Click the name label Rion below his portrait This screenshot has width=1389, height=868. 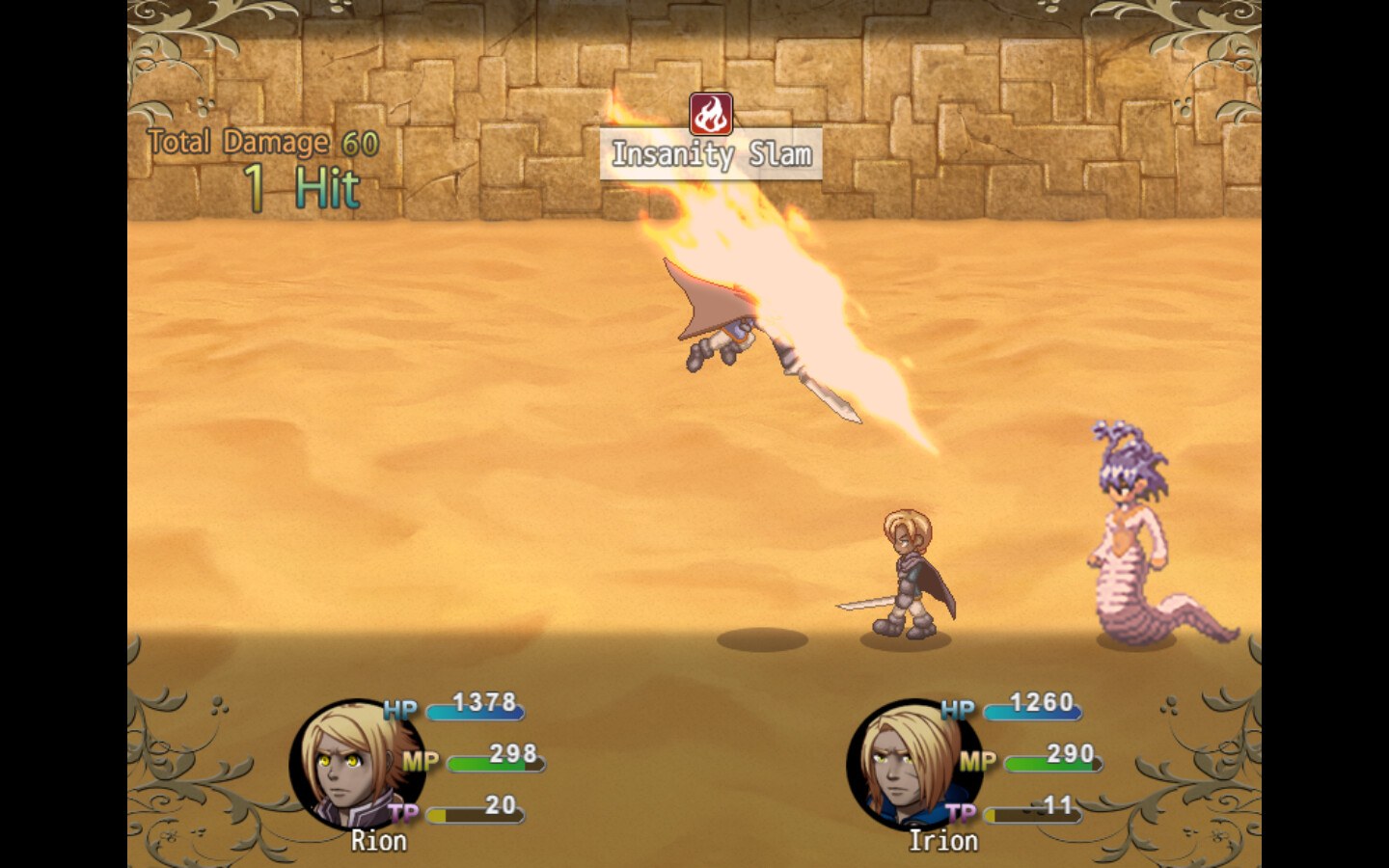[377, 841]
